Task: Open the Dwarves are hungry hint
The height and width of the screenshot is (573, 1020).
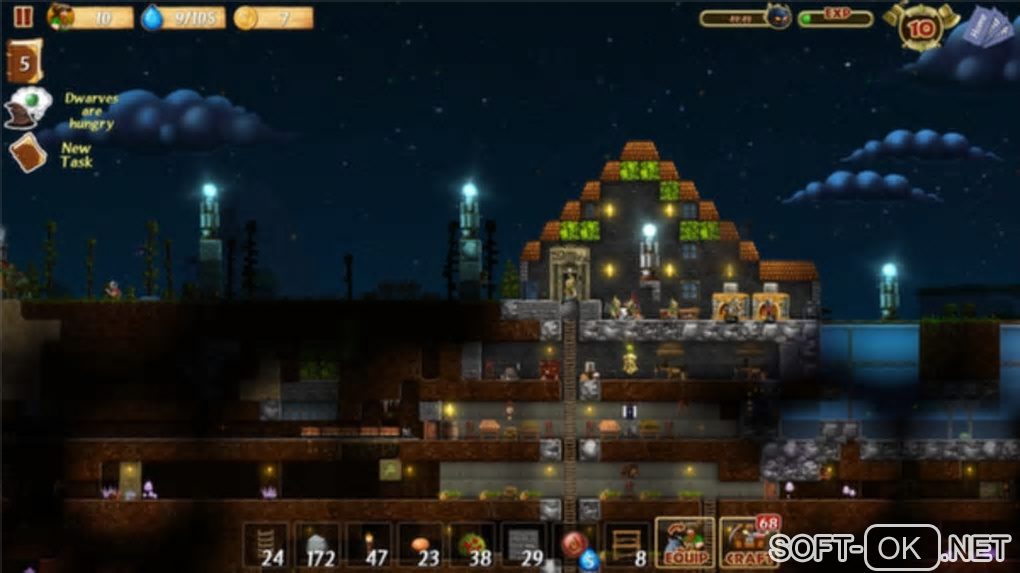Action: point(28,106)
